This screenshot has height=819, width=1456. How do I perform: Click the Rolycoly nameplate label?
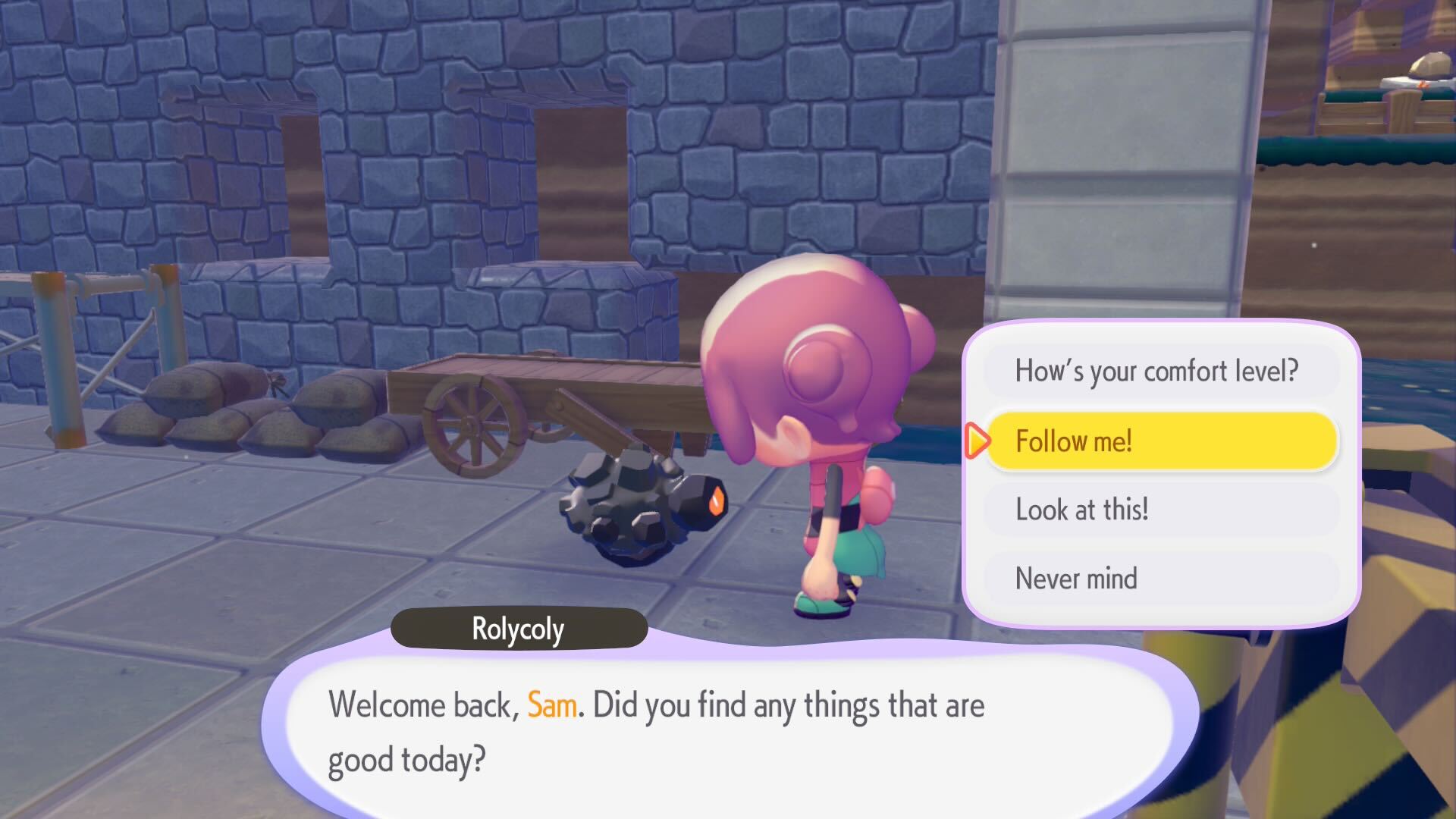[518, 628]
